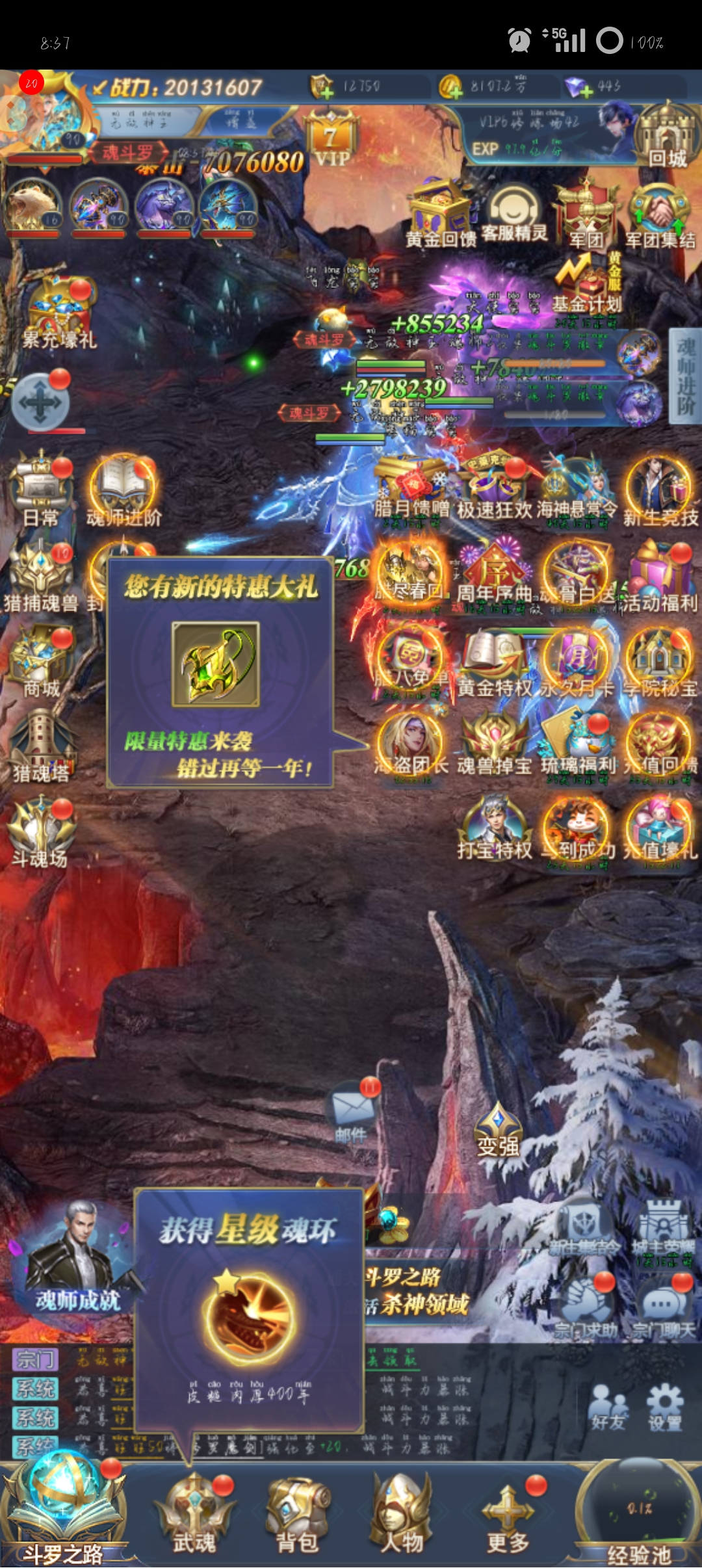Open the 武魂 menu in bottom bar
702x1568 pixels.
pyautogui.click(x=194, y=1515)
